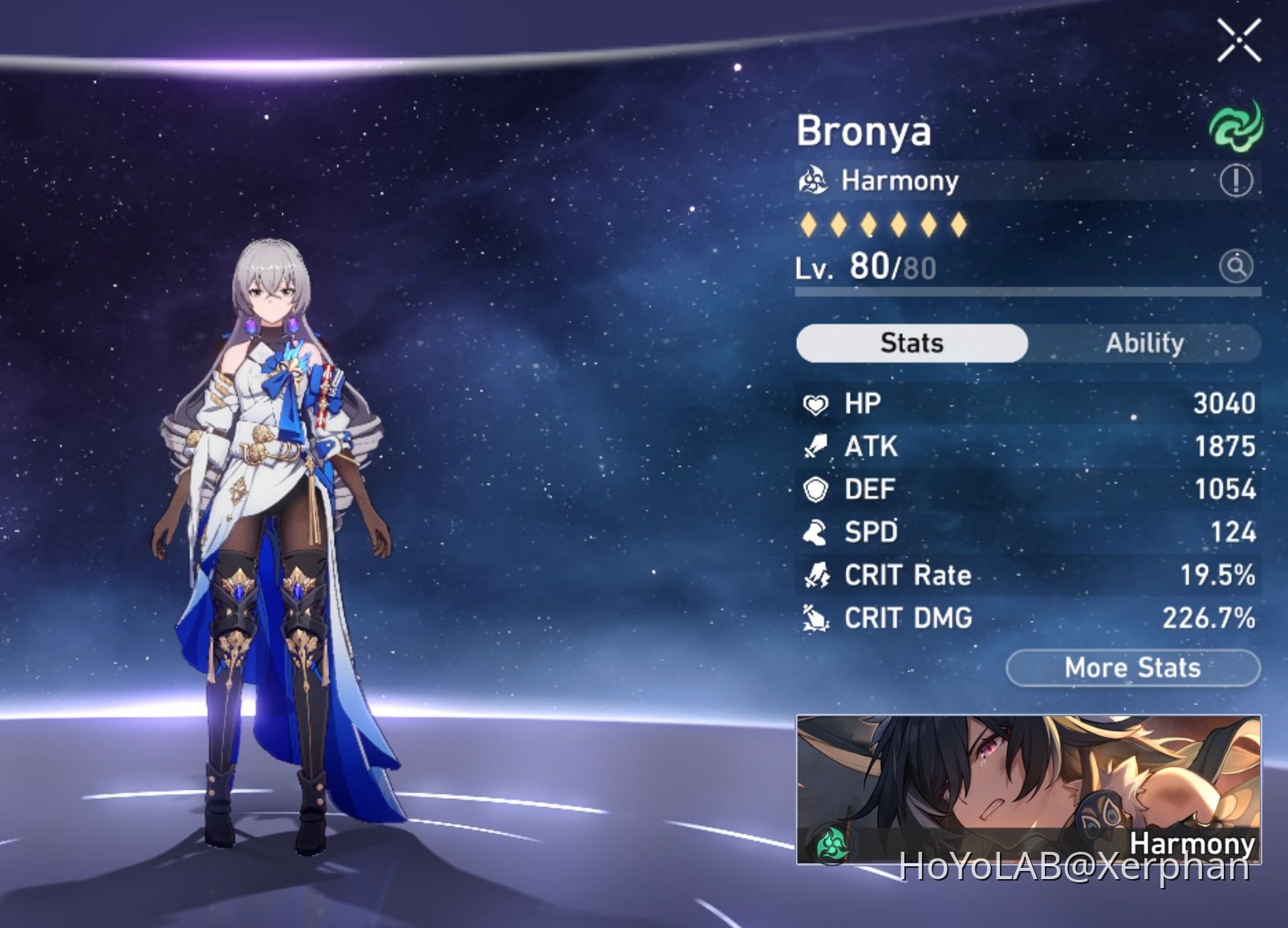The image size is (1288, 928).
Task: Click the Harmony path emblem on the character banner
Action: tap(831, 844)
